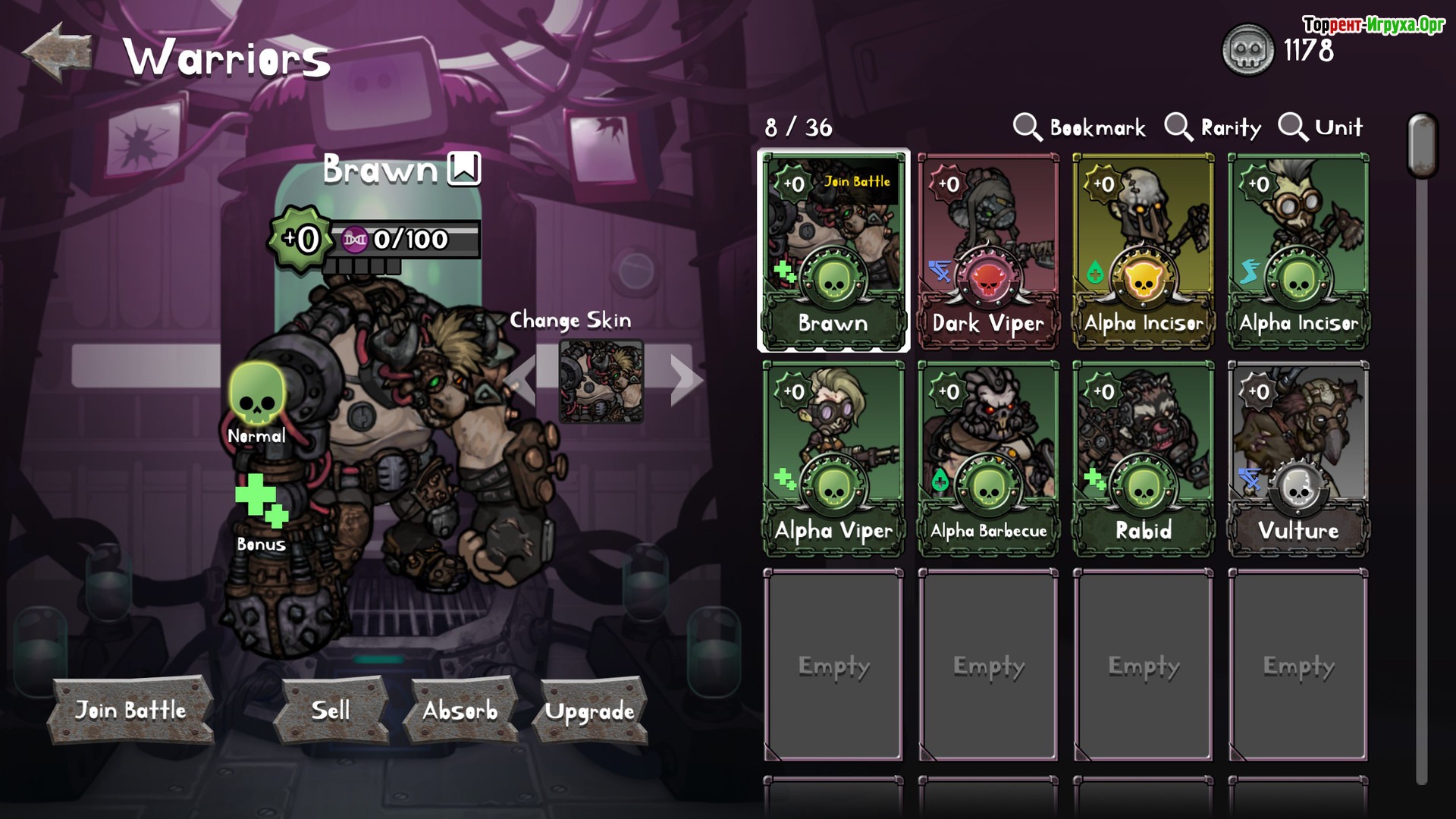Viewport: 1456px width, 819px height.
Task: Filter warriors by Bookmark
Action: 1080,127
